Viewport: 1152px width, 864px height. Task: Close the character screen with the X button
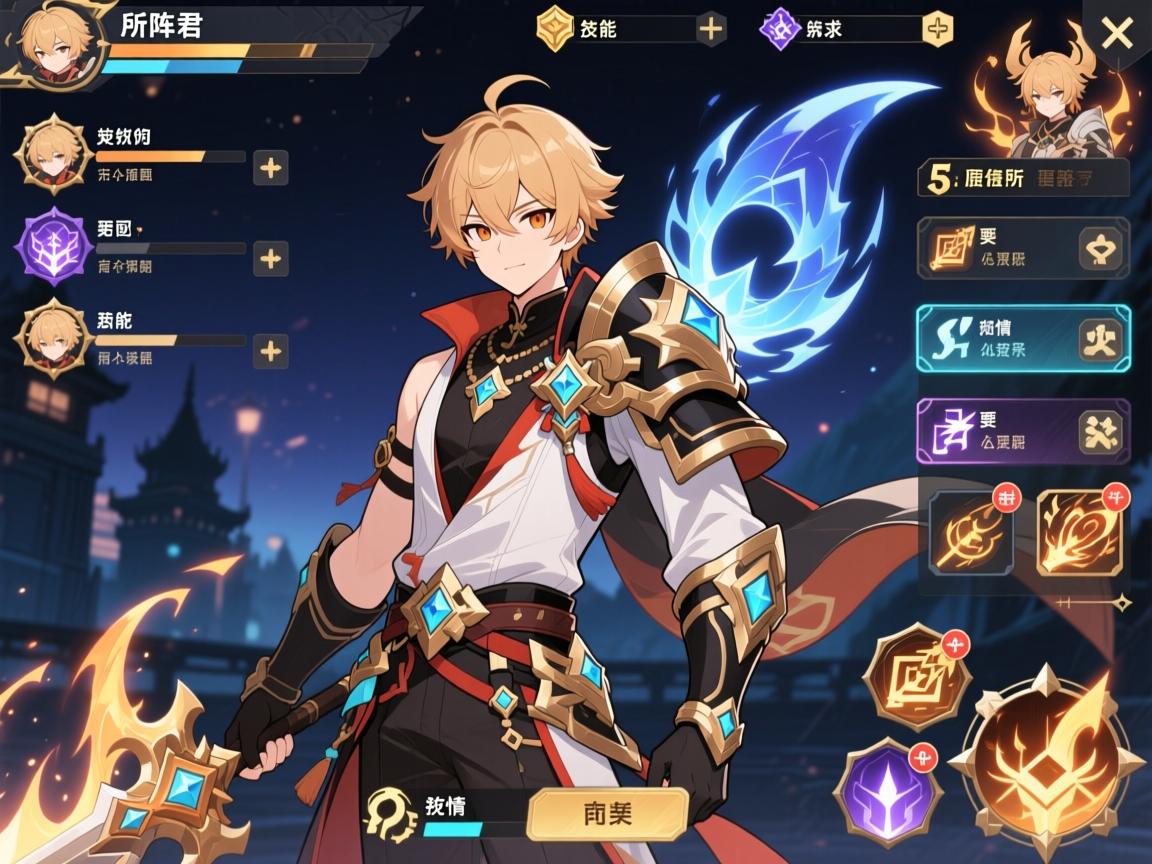(1116, 34)
